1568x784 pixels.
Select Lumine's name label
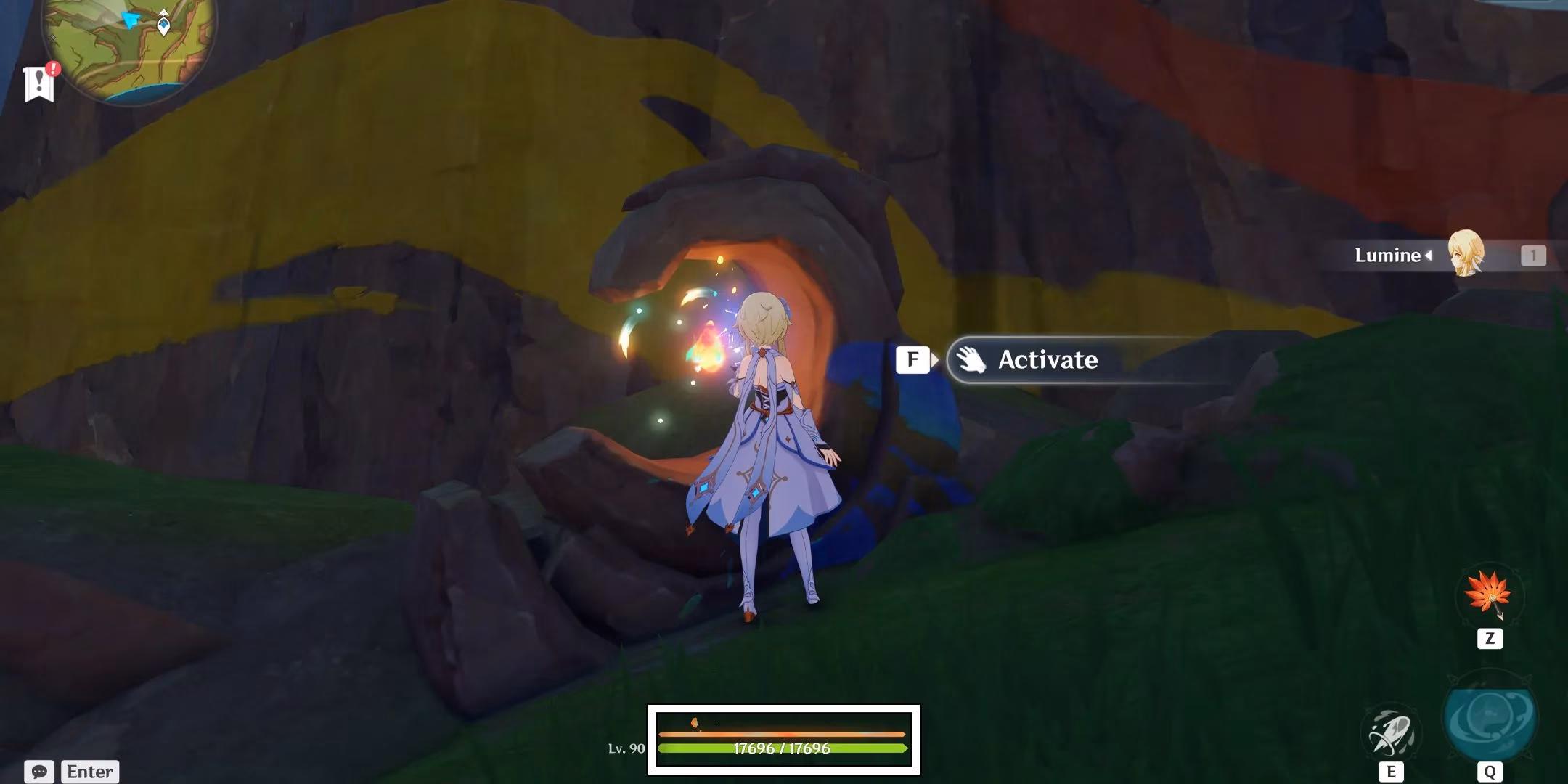[1387, 256]
